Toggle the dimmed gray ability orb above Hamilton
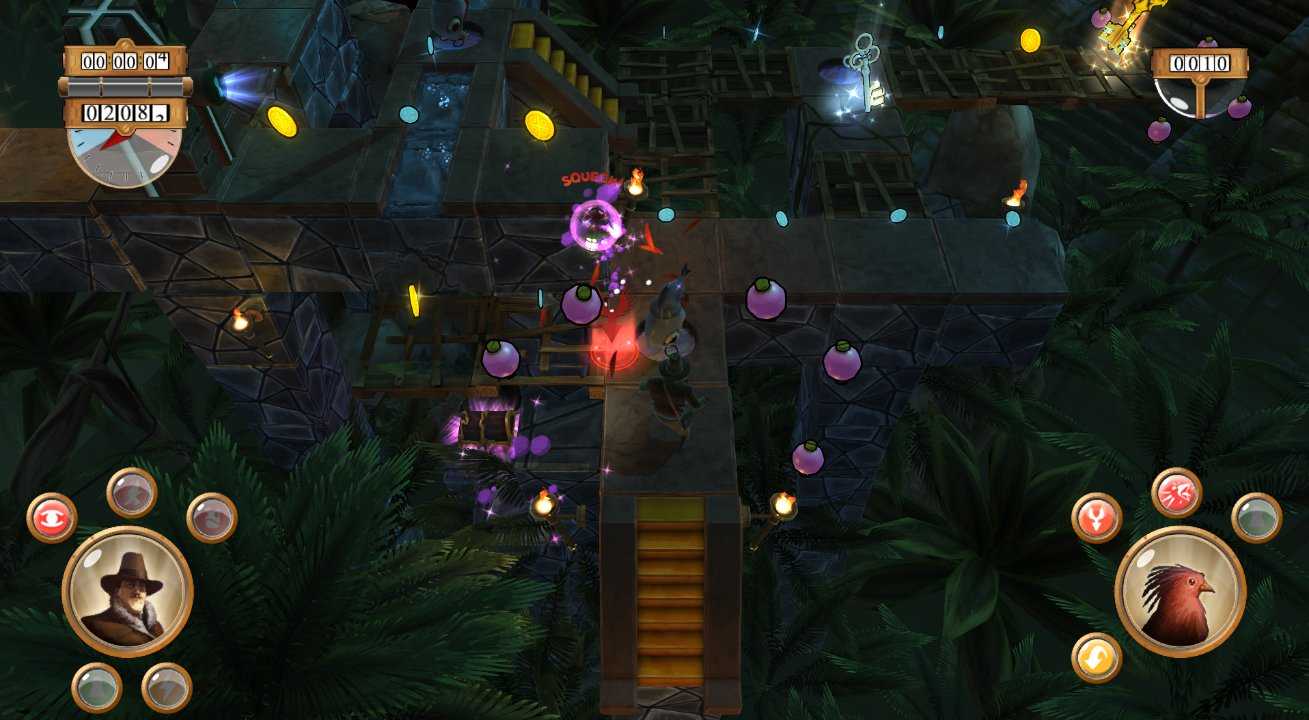 click(x=132, y=494)
